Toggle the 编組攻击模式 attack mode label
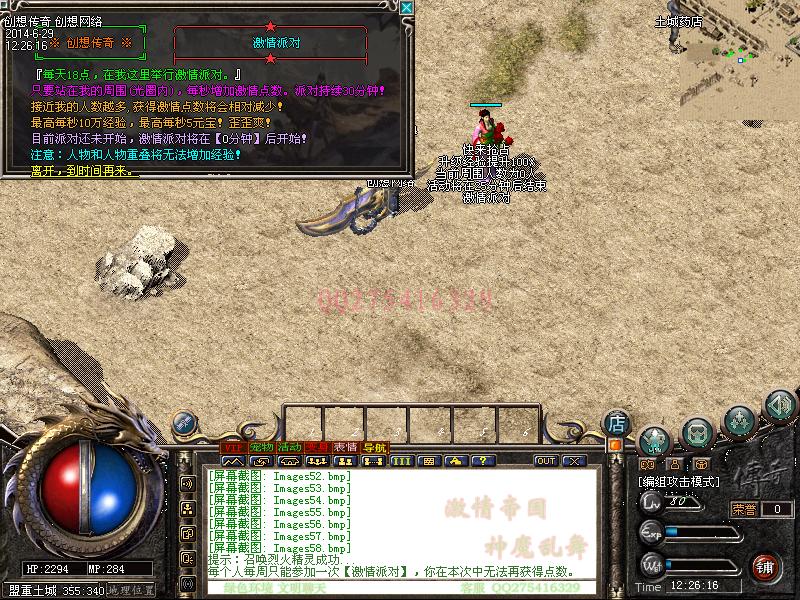This screenshot has width=800, height=600. (680, 482)
